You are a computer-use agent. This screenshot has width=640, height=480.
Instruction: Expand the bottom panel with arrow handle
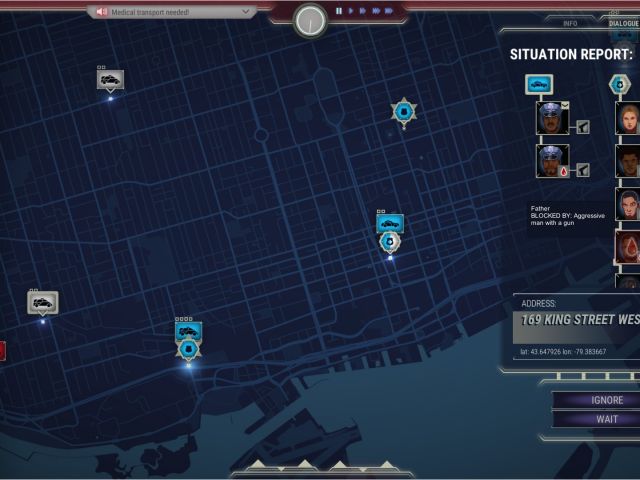[x=320, y=468]
